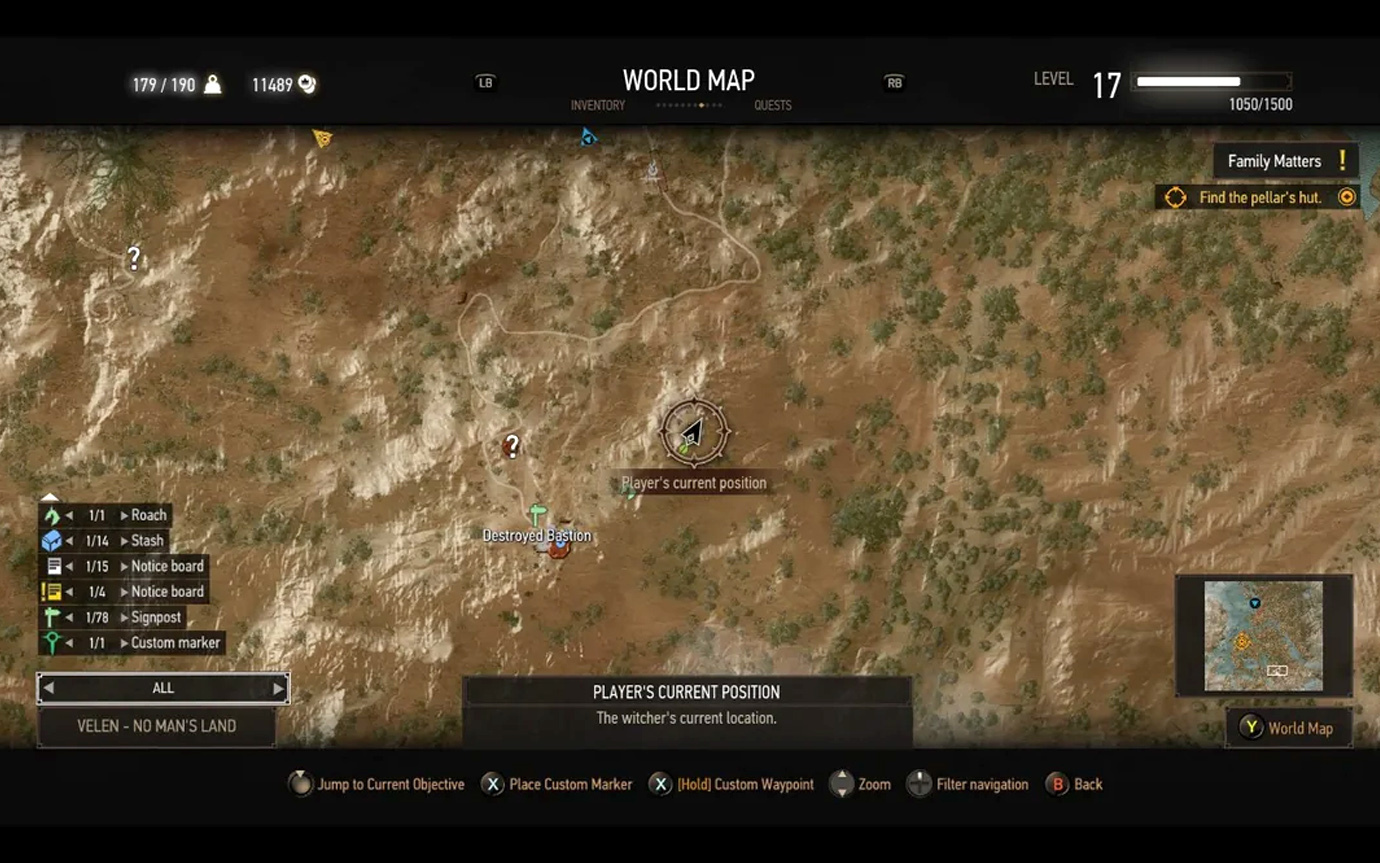
Task: Open the area minimap thumbnail
Action: coord(1263,636)
